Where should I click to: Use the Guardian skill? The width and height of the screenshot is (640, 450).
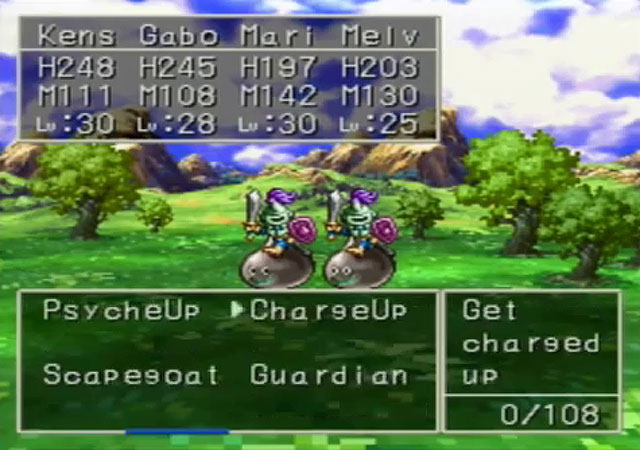[329, 376]
